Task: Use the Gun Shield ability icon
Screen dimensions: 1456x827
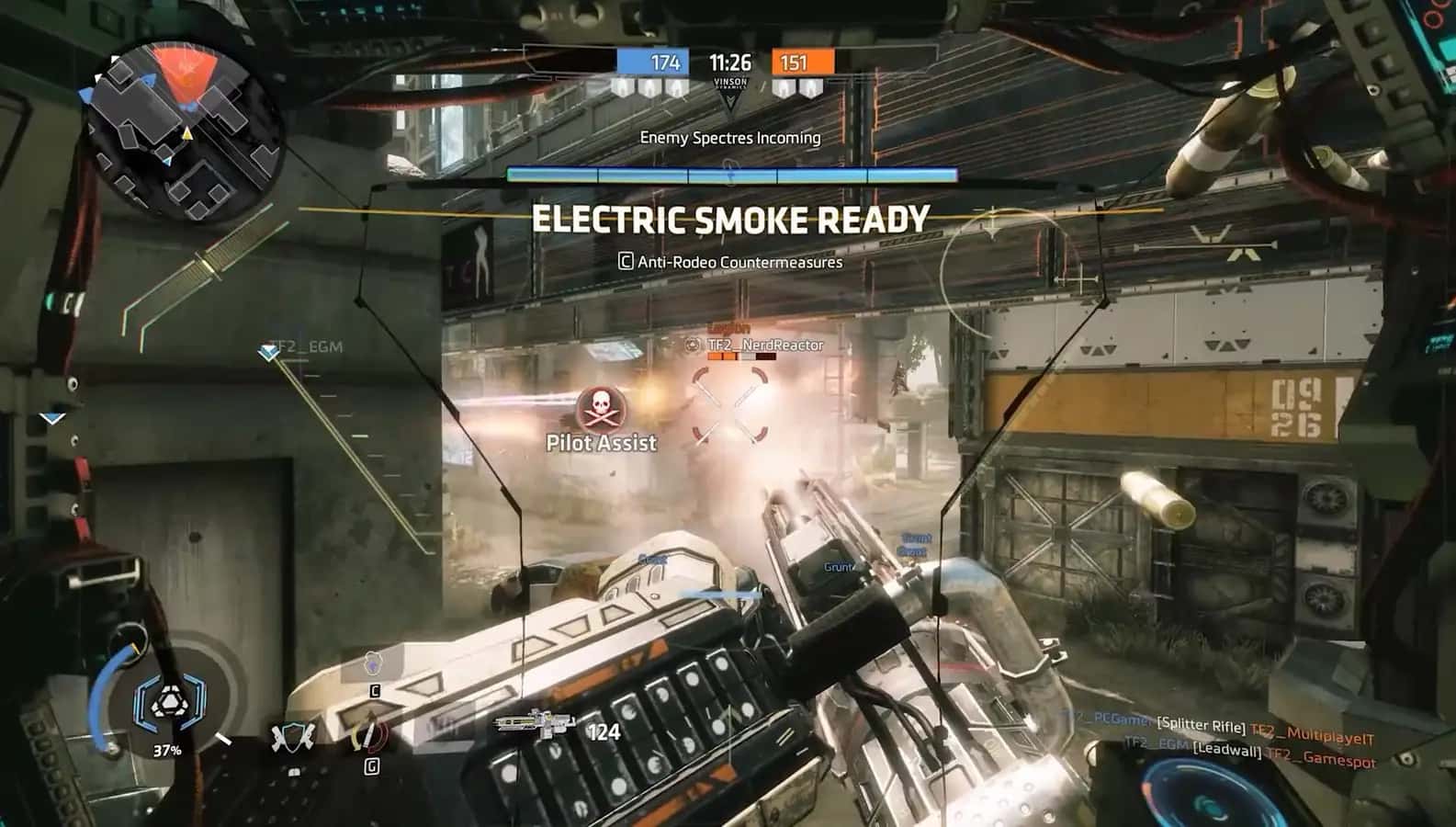Action: point(293,737)
